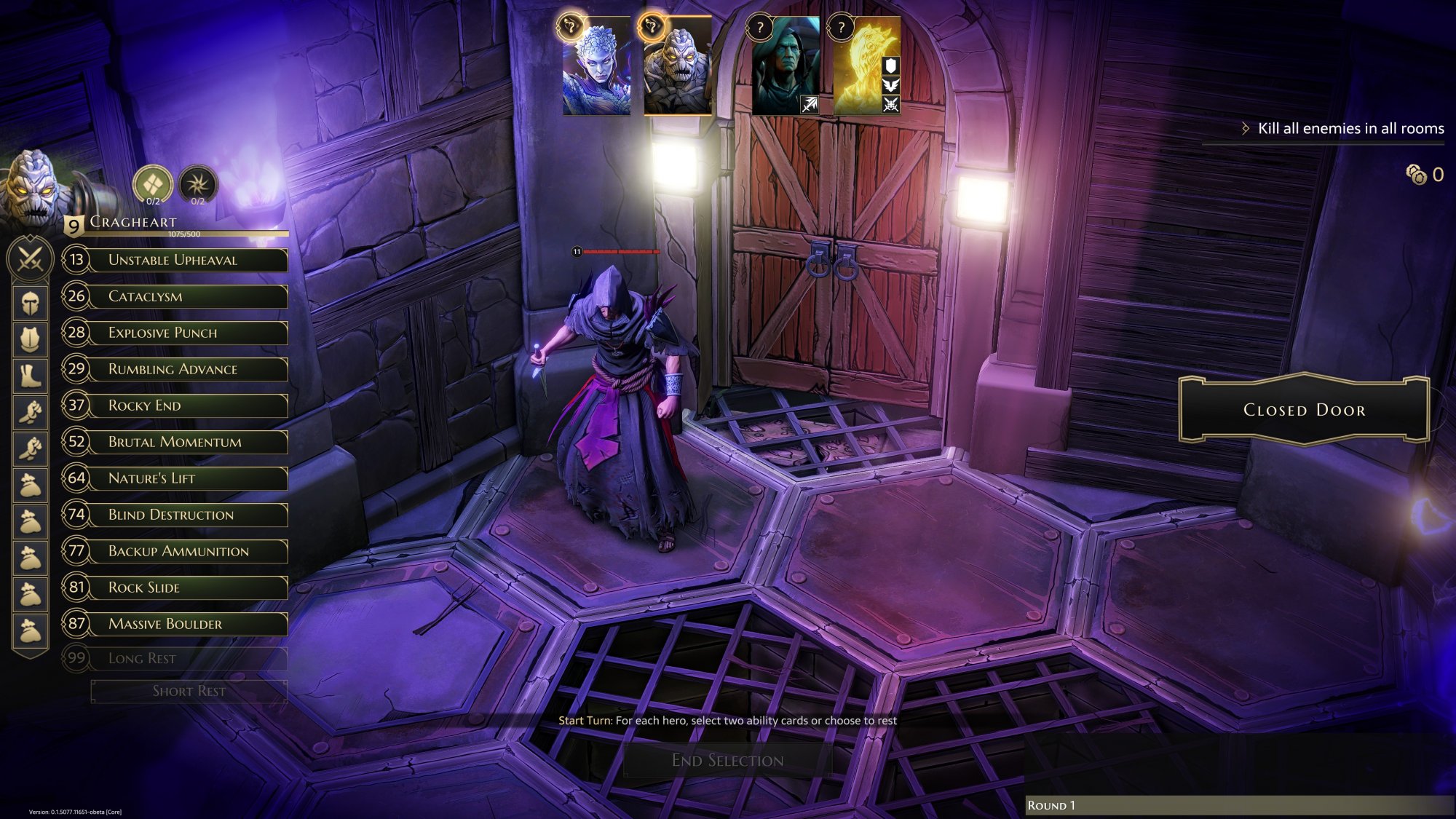
Task: Open the crossed swords abilities tab
Action: [x=30, y=258]
